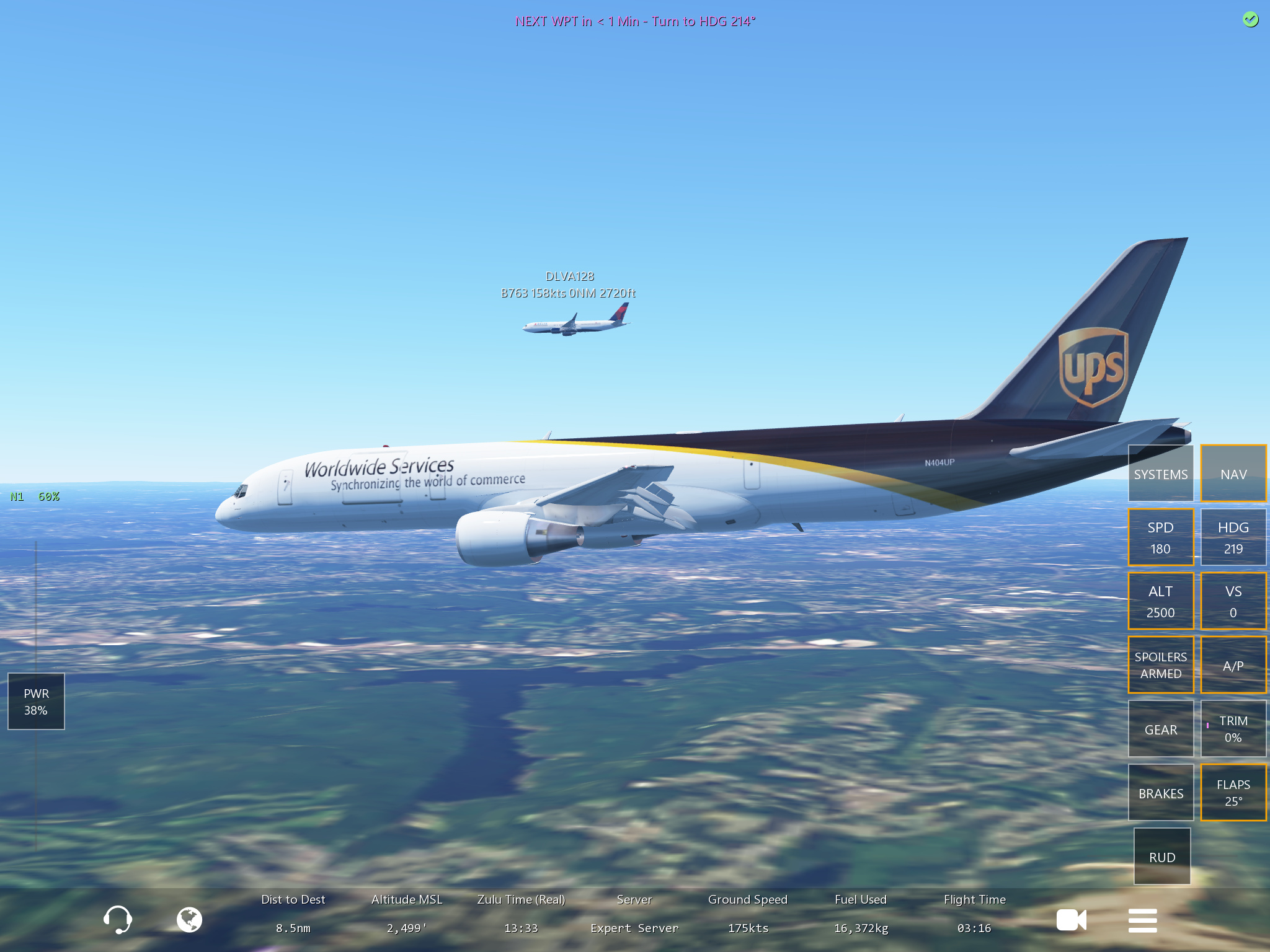This screenshot has height=952, width=1270.
Task: Apply the BRAKES button
Action: tap(1160, 793)
